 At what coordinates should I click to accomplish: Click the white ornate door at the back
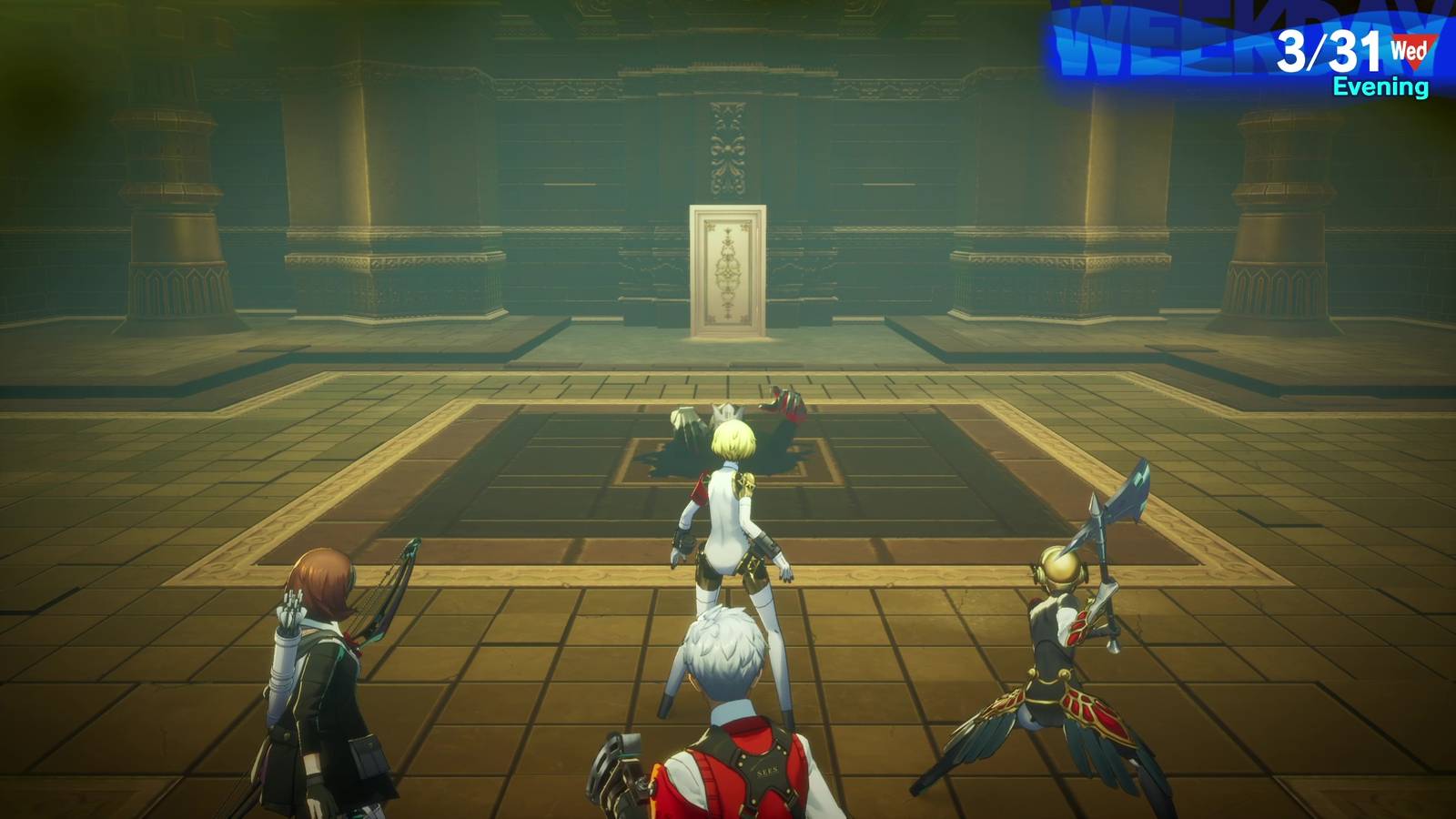click(x=728, y=268)
